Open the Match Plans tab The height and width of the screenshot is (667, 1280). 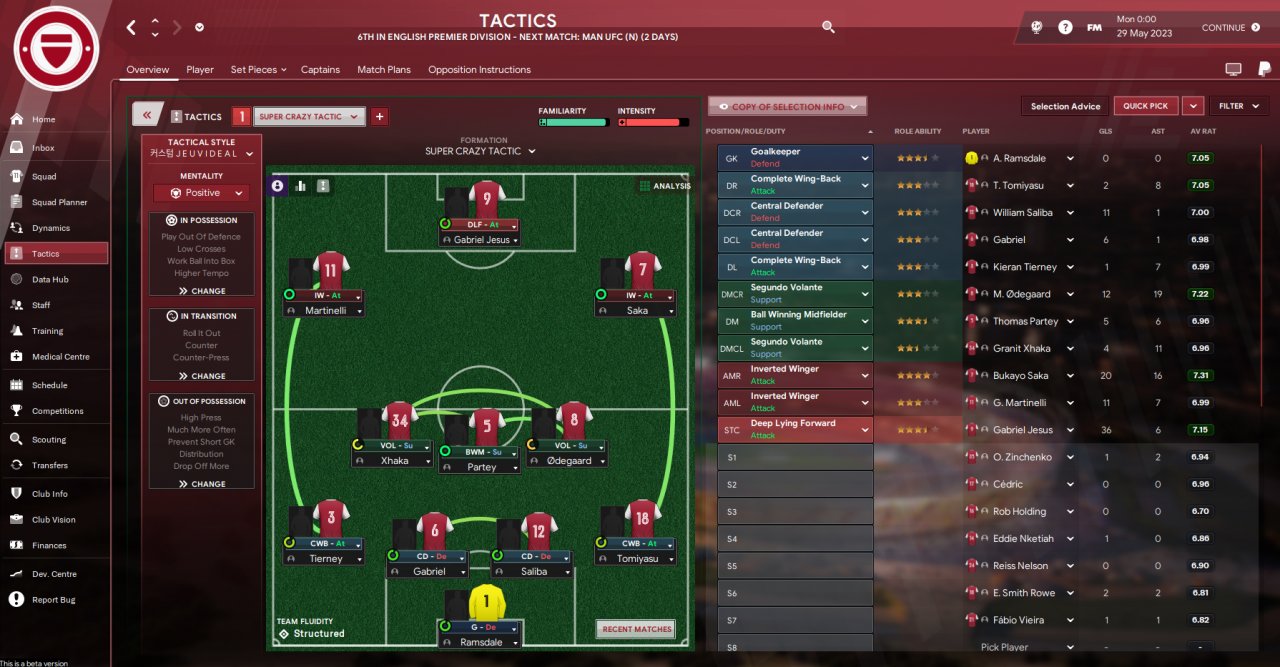click(x=384, y=70)
